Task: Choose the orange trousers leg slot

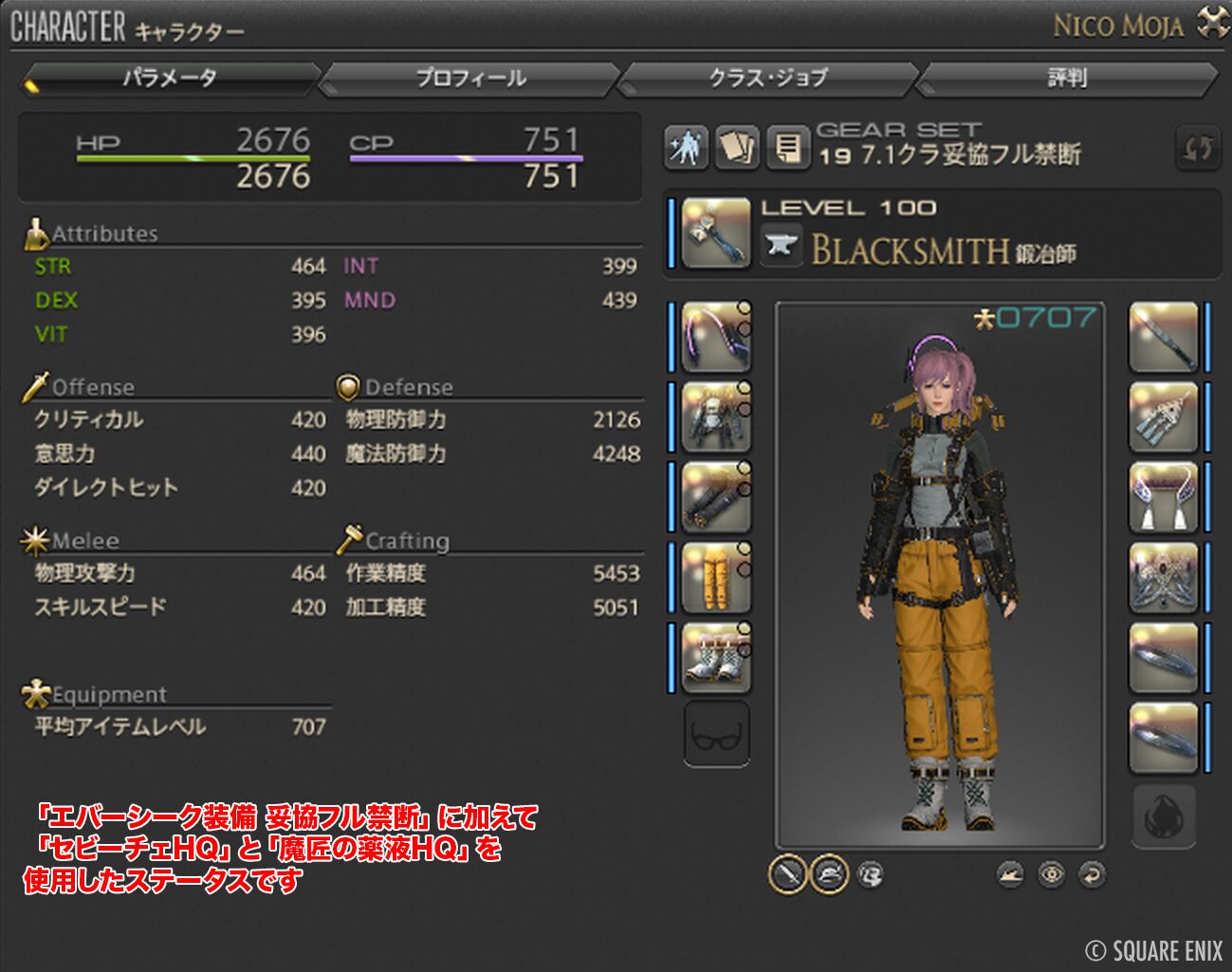Action: tap(715, 577)
